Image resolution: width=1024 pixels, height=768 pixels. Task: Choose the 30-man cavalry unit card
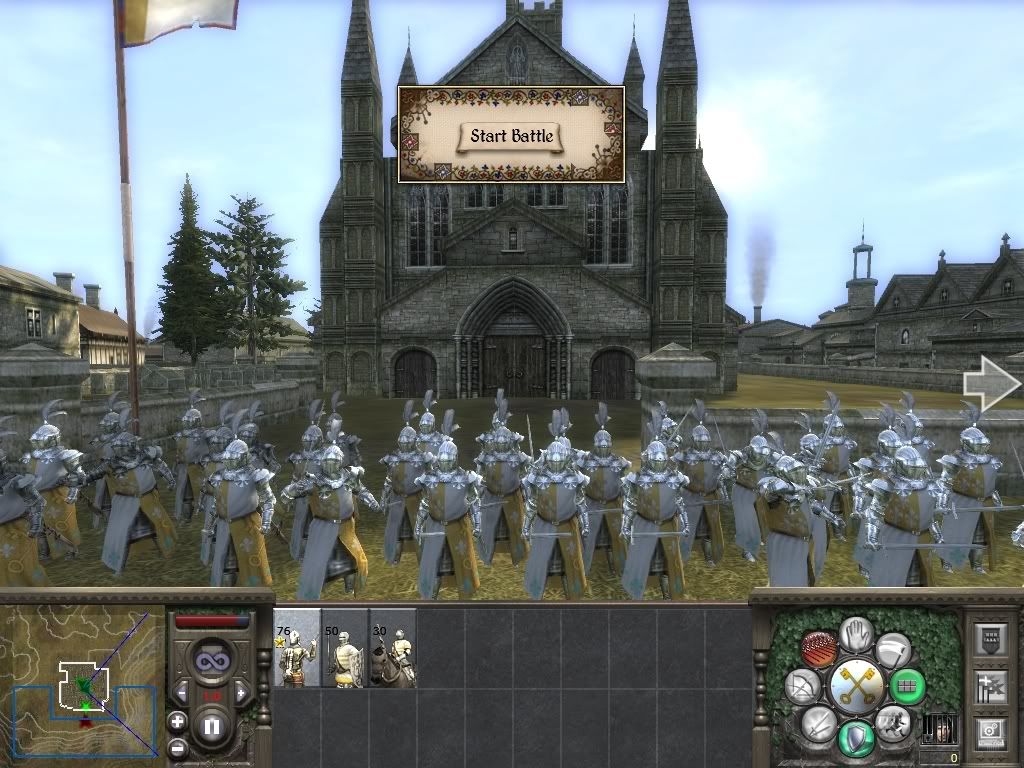click(x=393, y=648)
